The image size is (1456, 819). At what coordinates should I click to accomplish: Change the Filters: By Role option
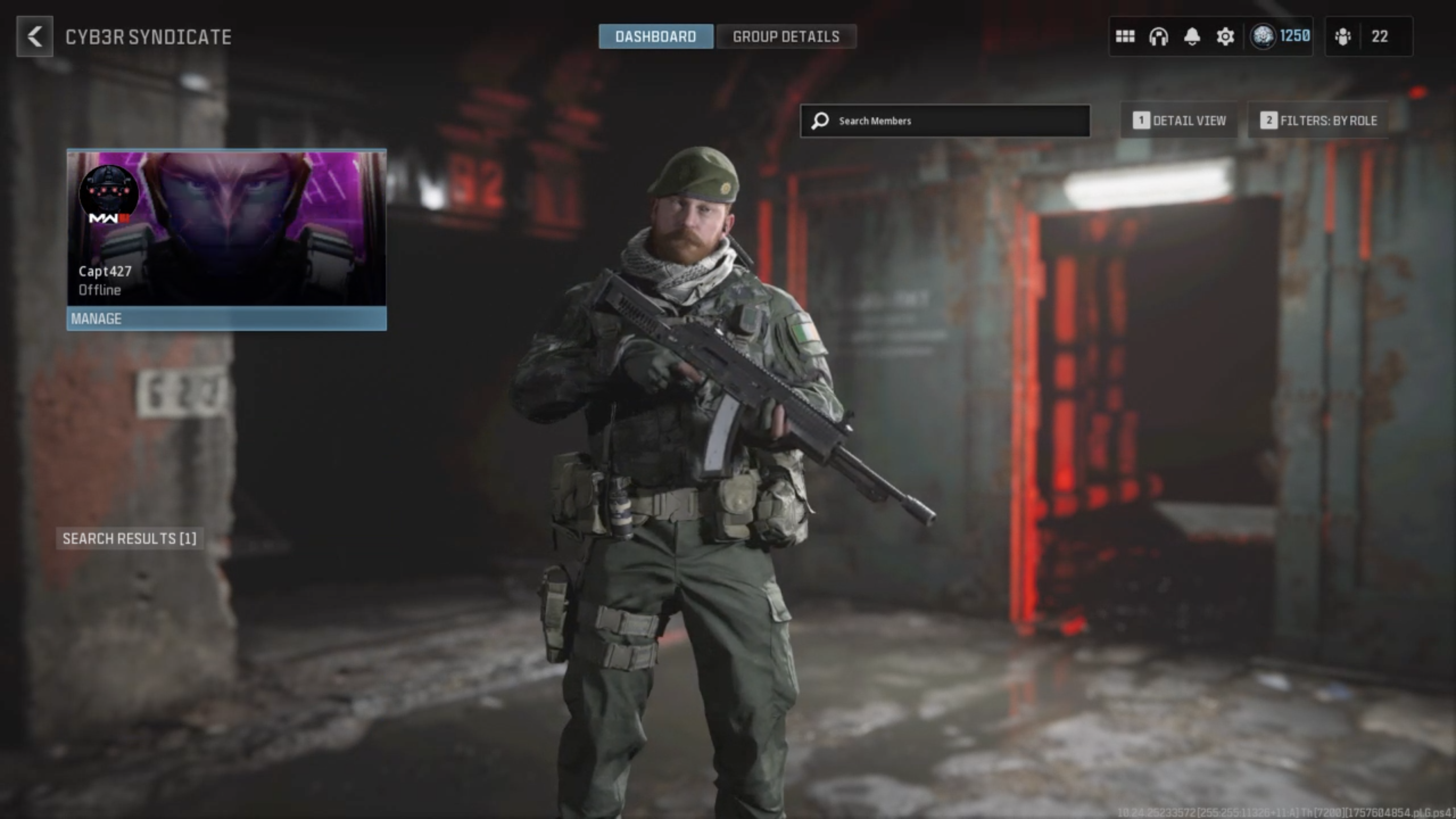point(1319,121)
